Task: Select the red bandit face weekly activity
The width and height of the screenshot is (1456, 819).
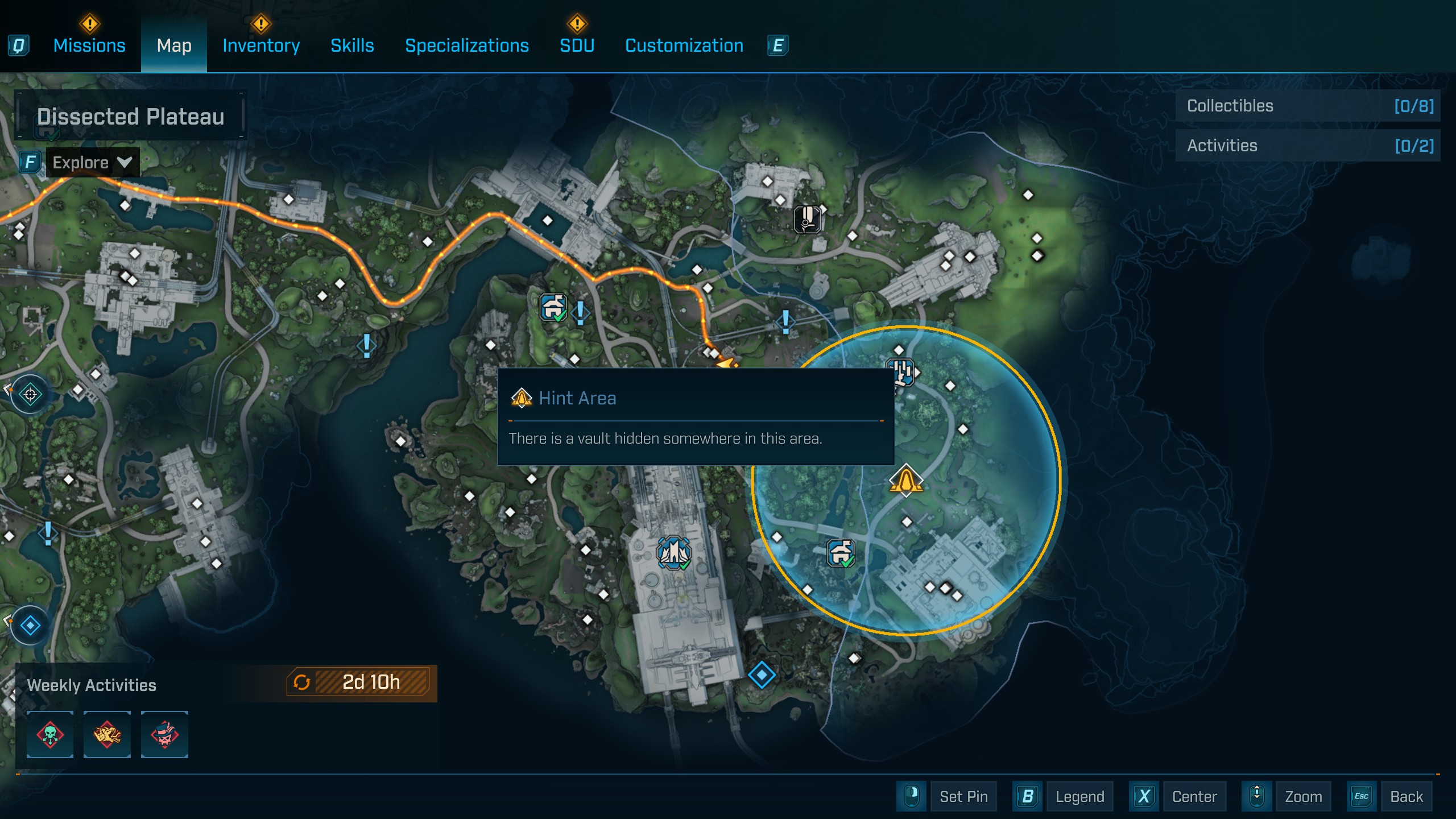Action: point(164,734)
